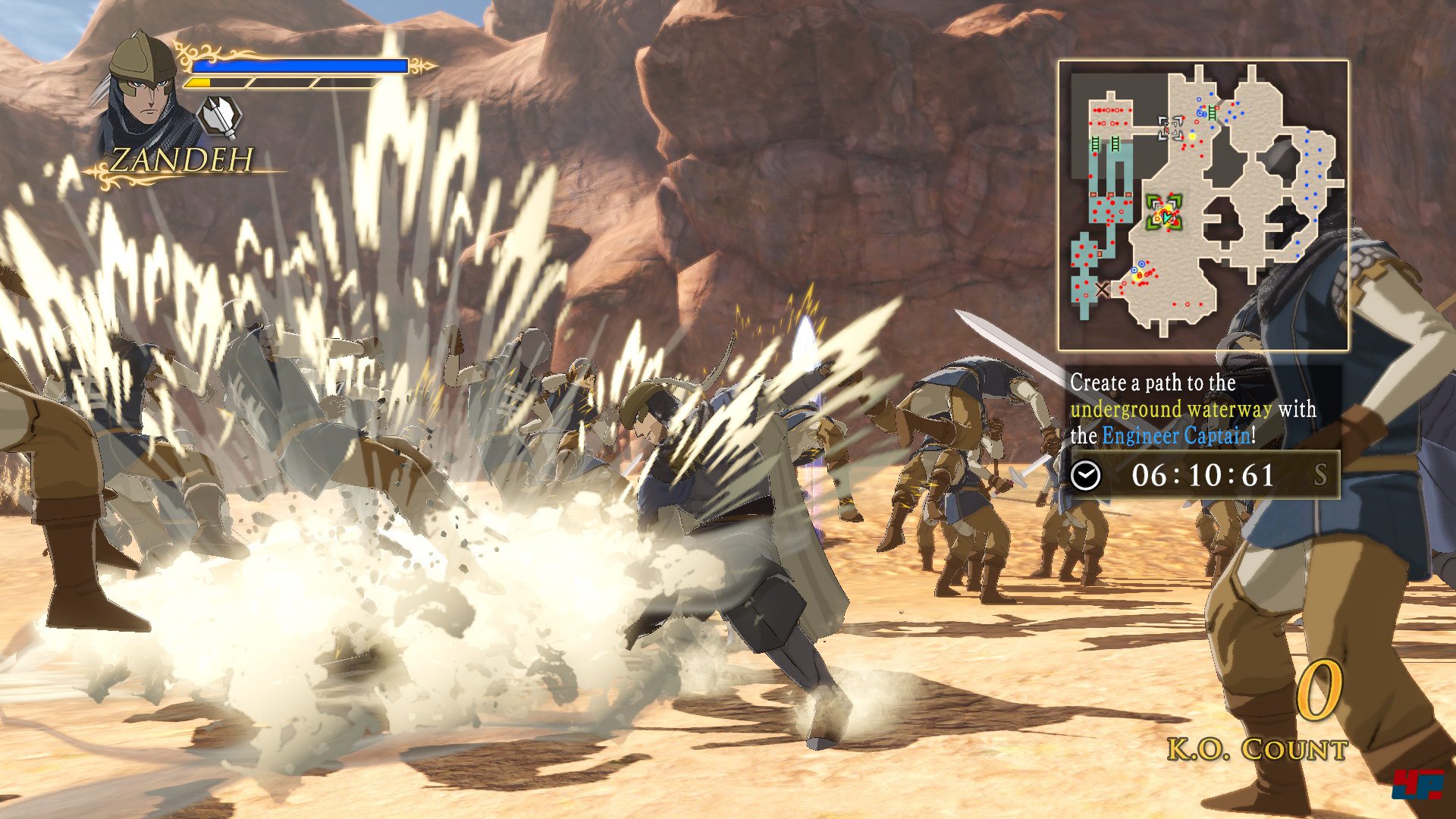
Task: Choose the green-bracketed target marker on minimap
Action: pos(1164,212)
